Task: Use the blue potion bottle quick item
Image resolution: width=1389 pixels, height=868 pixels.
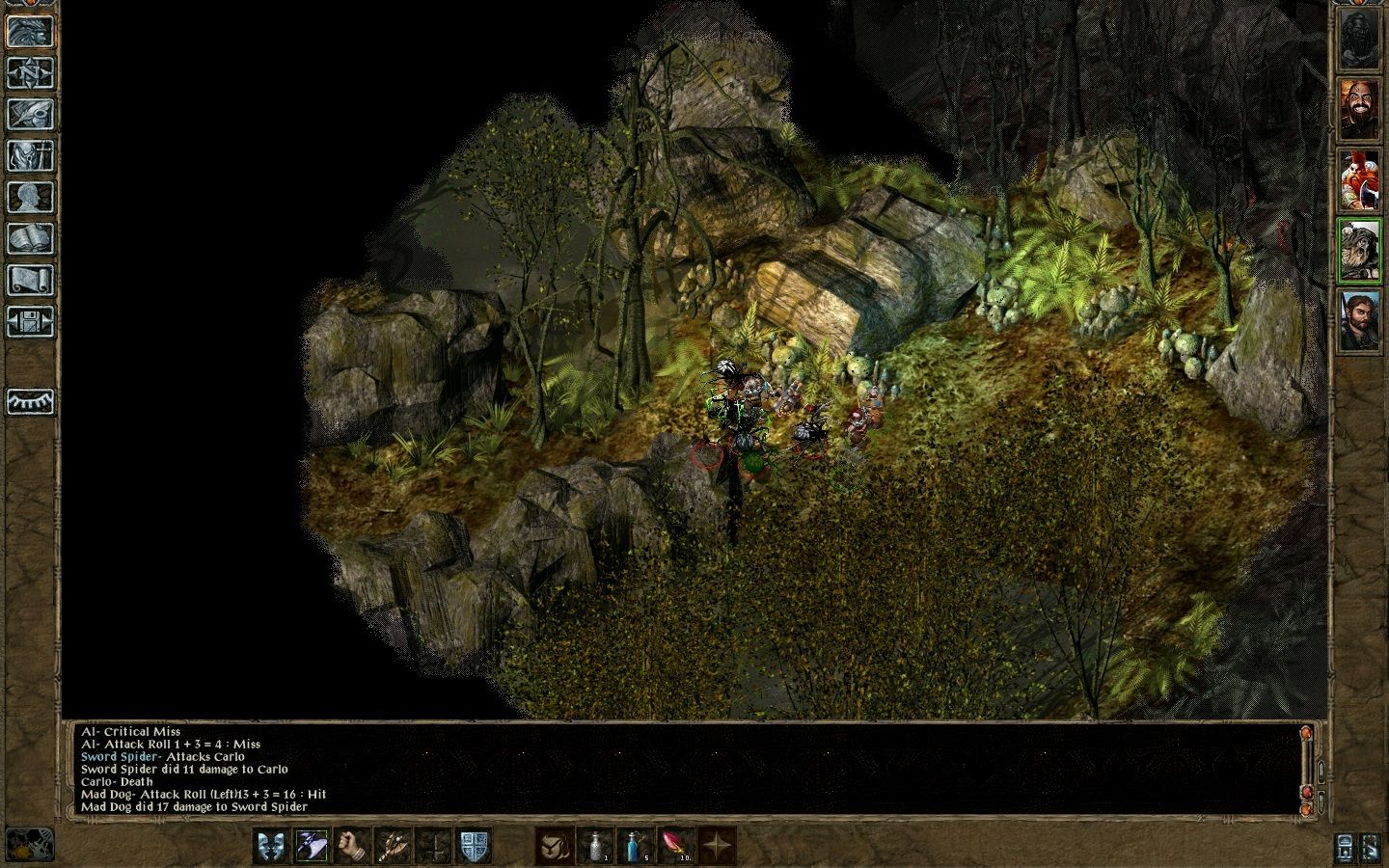Action: (634, 846)
